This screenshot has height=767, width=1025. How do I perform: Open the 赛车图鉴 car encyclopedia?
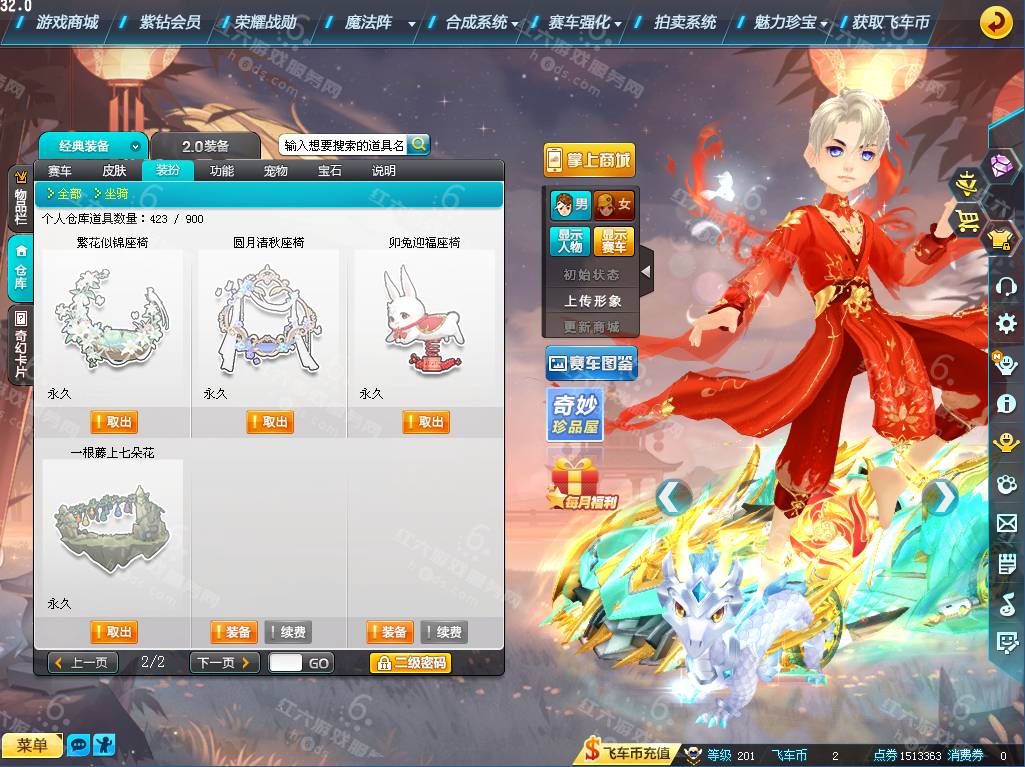[x=591, y=363]
